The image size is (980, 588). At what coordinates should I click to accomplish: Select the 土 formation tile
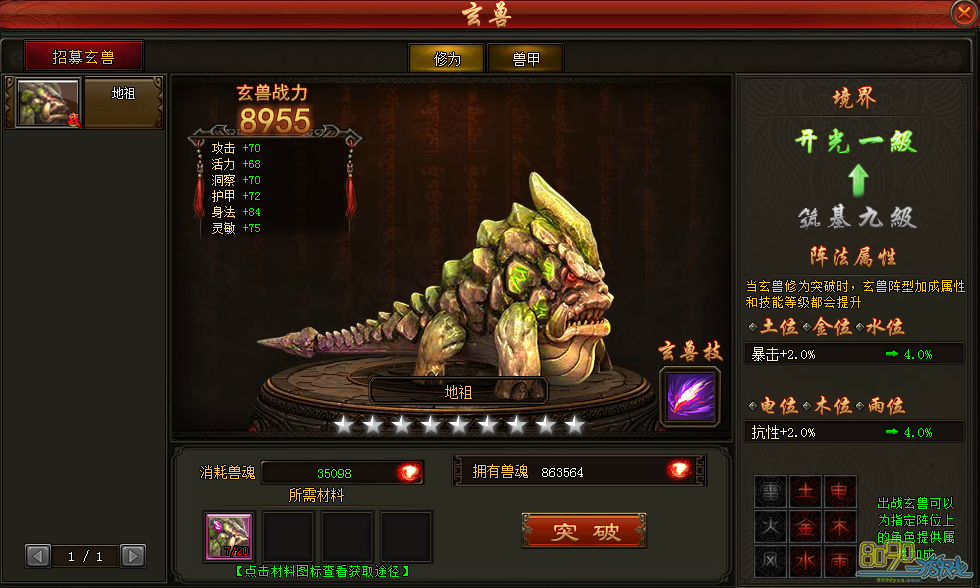[805, 491]
